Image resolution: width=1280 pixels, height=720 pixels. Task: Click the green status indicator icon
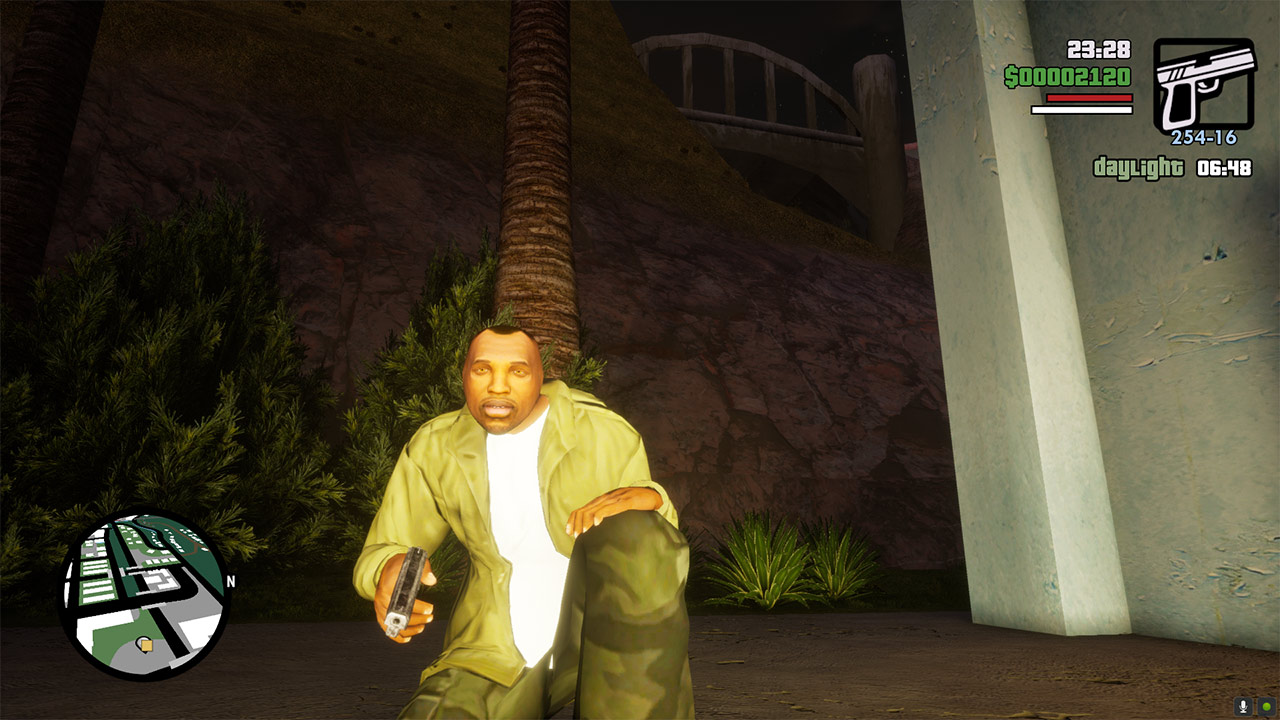[1266, 707]
